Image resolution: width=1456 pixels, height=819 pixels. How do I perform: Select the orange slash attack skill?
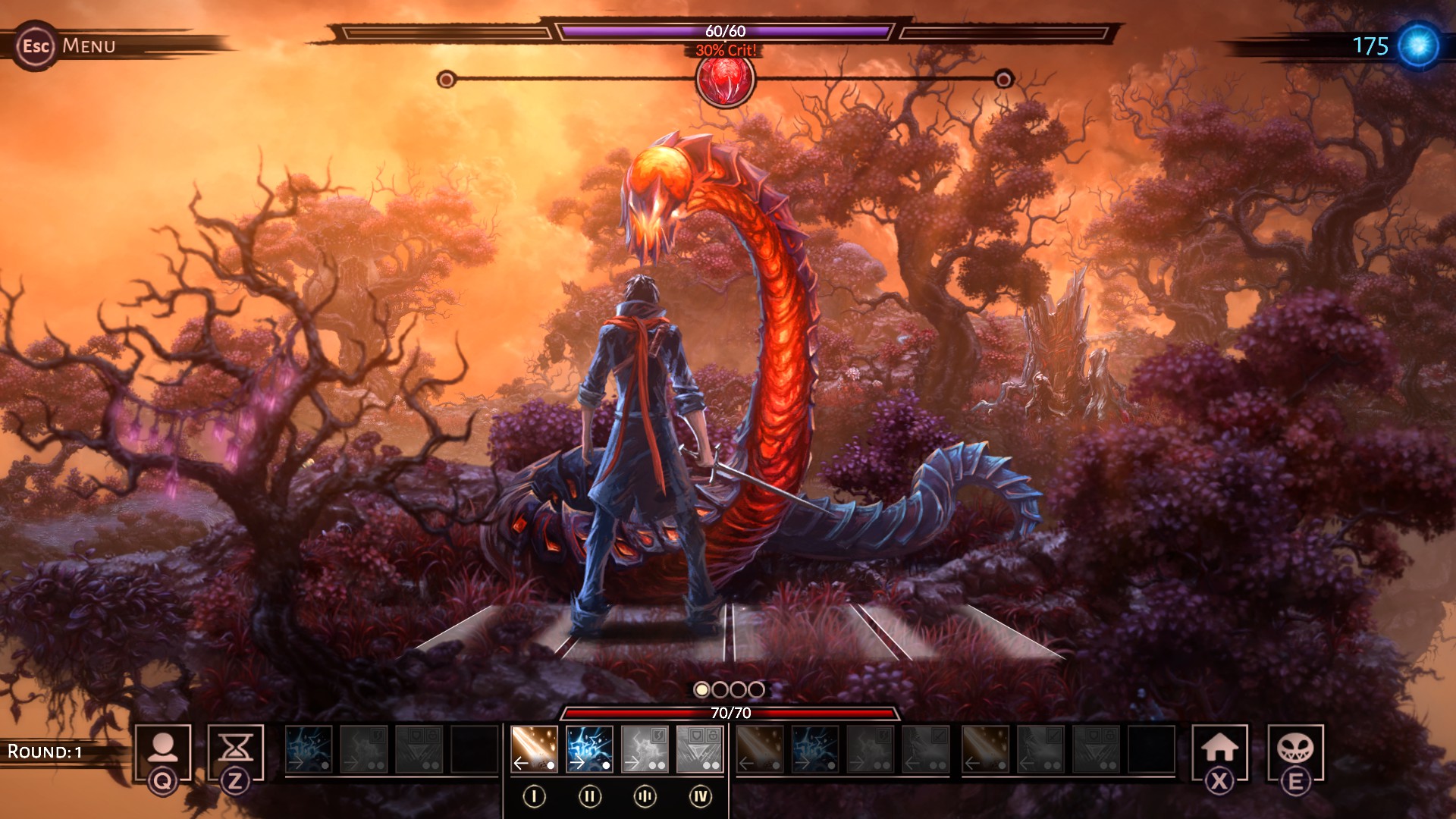(534, 748)
